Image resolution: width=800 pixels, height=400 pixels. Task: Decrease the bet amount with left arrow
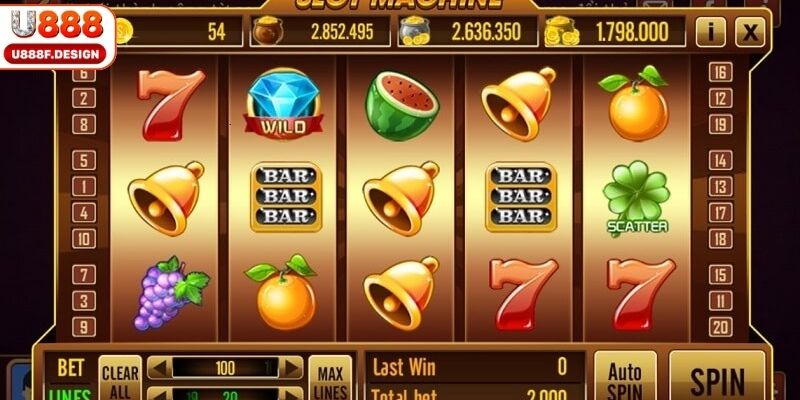click(x=157, y=368)
